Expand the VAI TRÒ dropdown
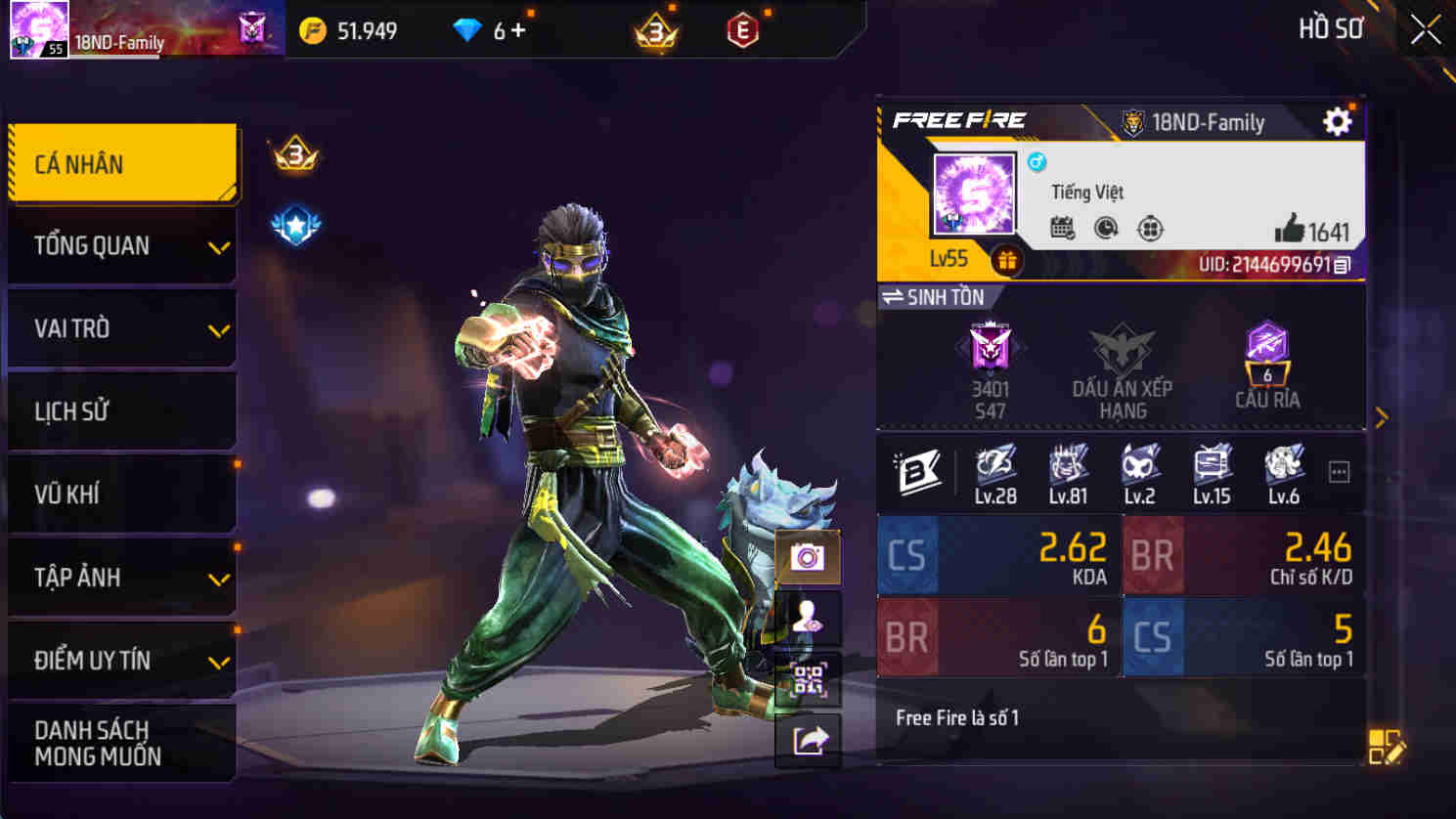This screenshot has width=1456, height=819. pyautogui.click(x=121, y=329)
